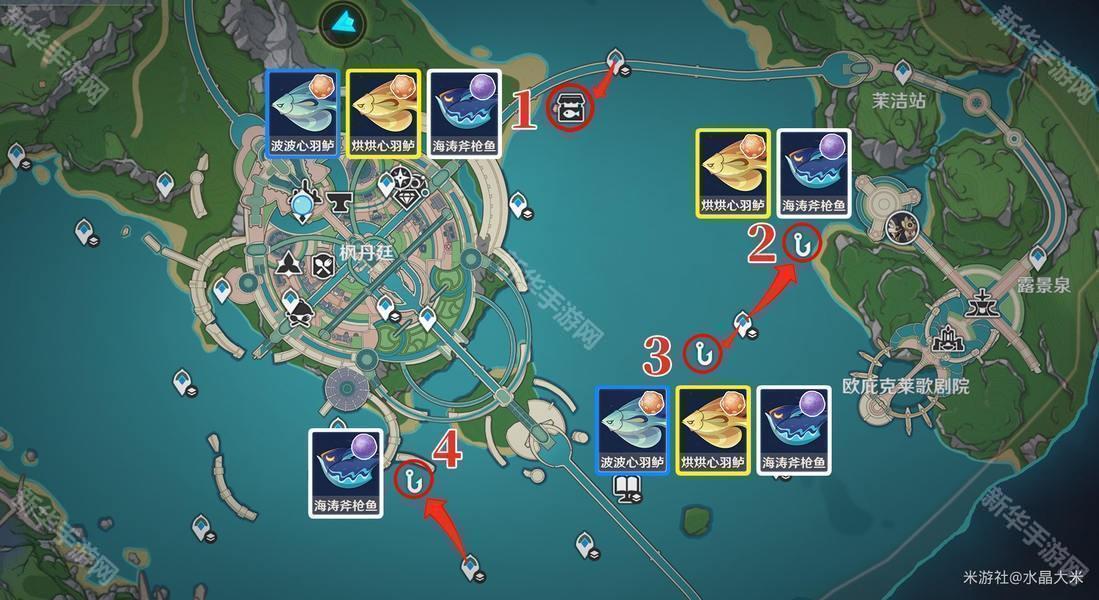Select the restaurant fork-and-spoon marker

[322, 265]
